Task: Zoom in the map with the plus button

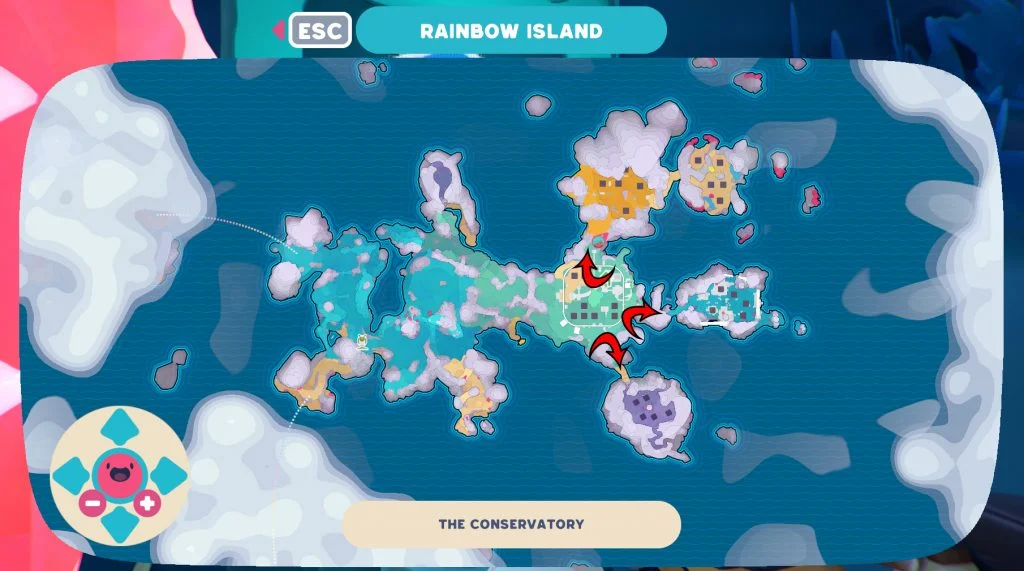Action: 147,503
